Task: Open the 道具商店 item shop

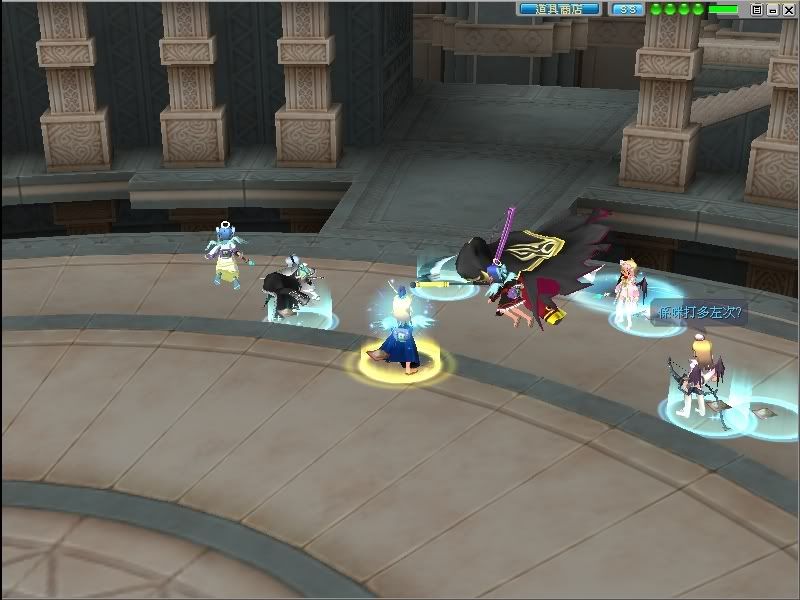Action: [x=558, y=9]
